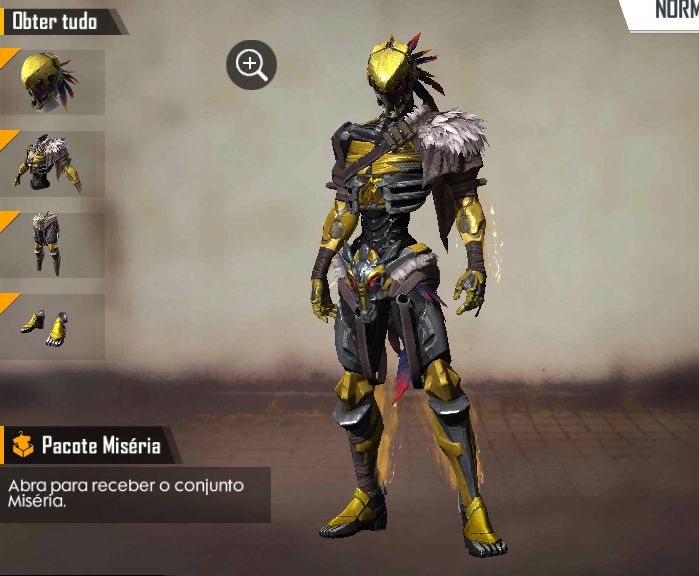Choose the golden skull mask thumbnail
The image size is (699, 576).
(52, 81)
